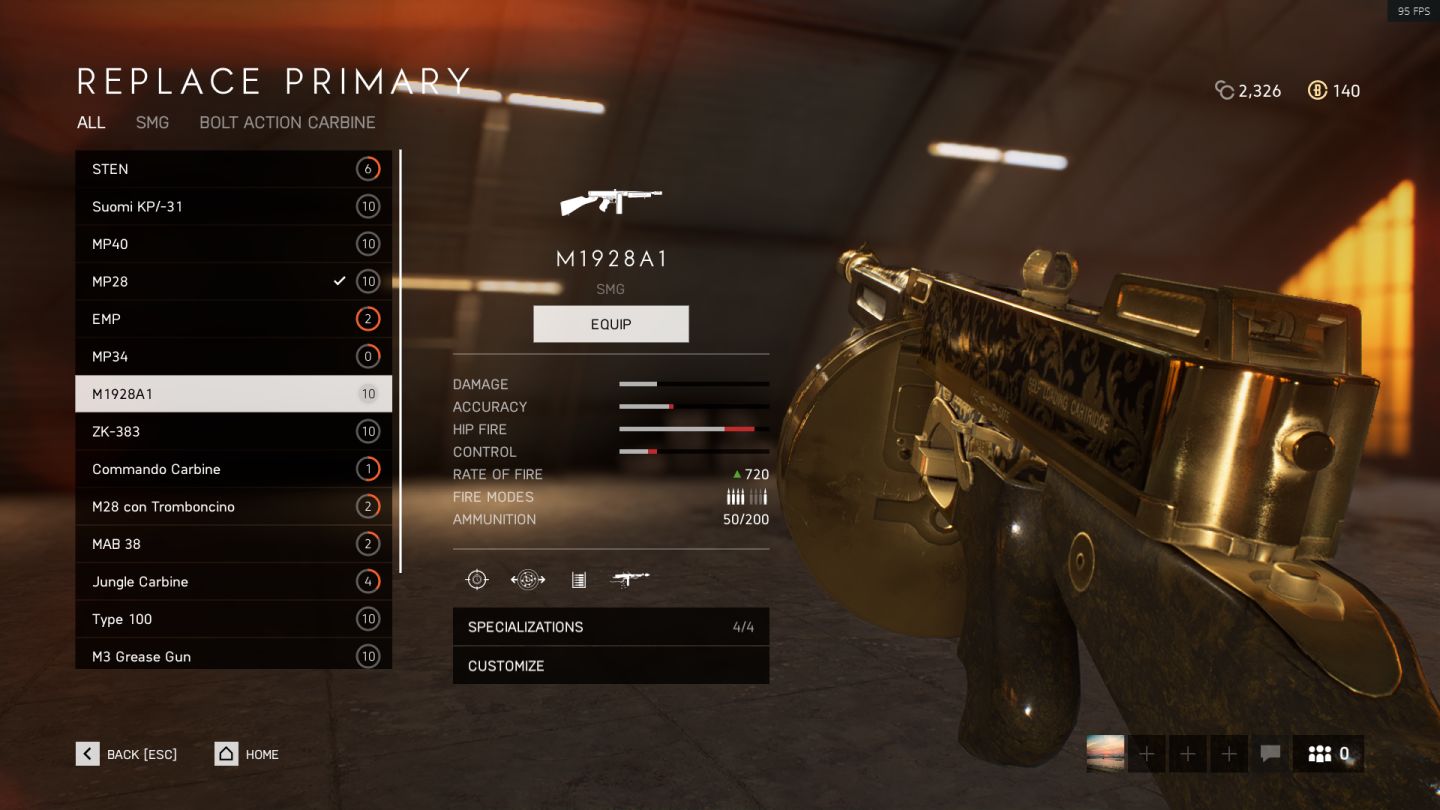This screenshot has height=810, width=1440.
Task: Switch to the Bolt Action Carbine tab
Action: 287,122
